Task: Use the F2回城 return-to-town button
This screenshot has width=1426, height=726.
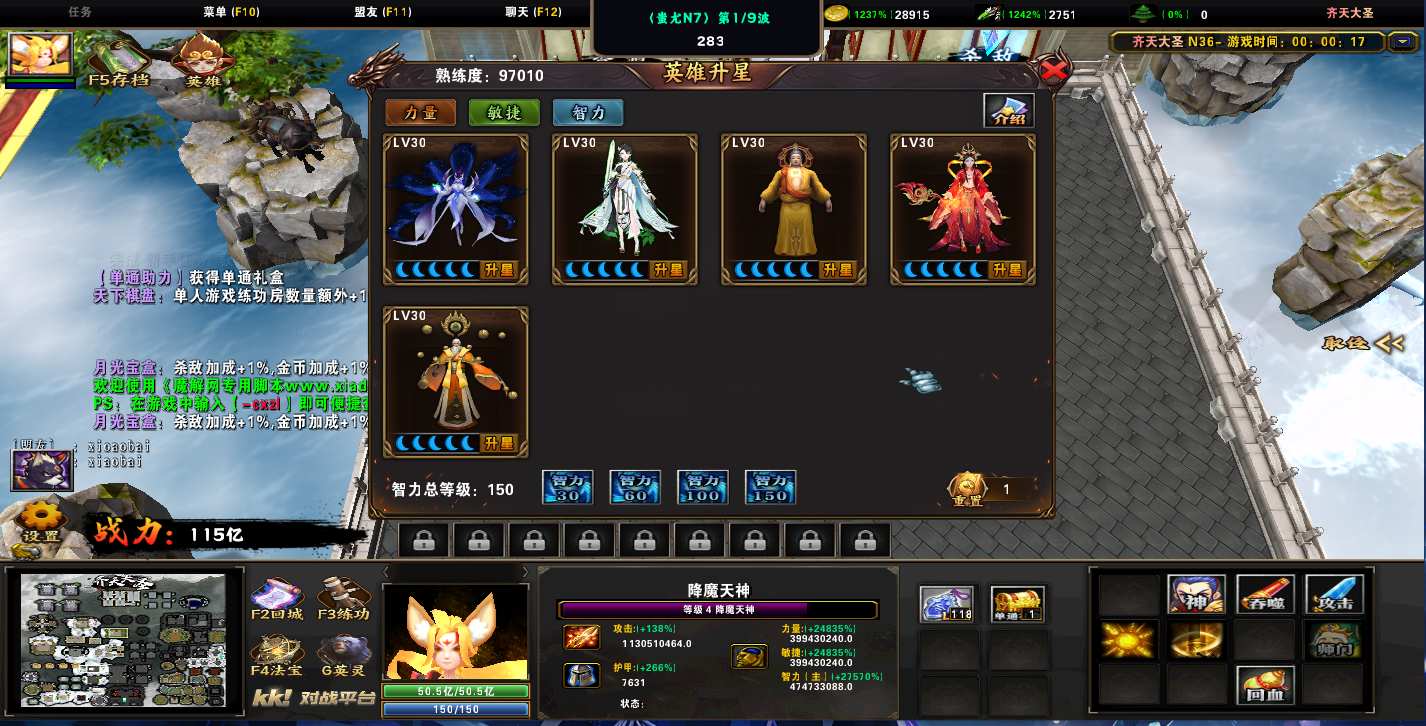Action: pyautogui.click(x=277, y=598)
